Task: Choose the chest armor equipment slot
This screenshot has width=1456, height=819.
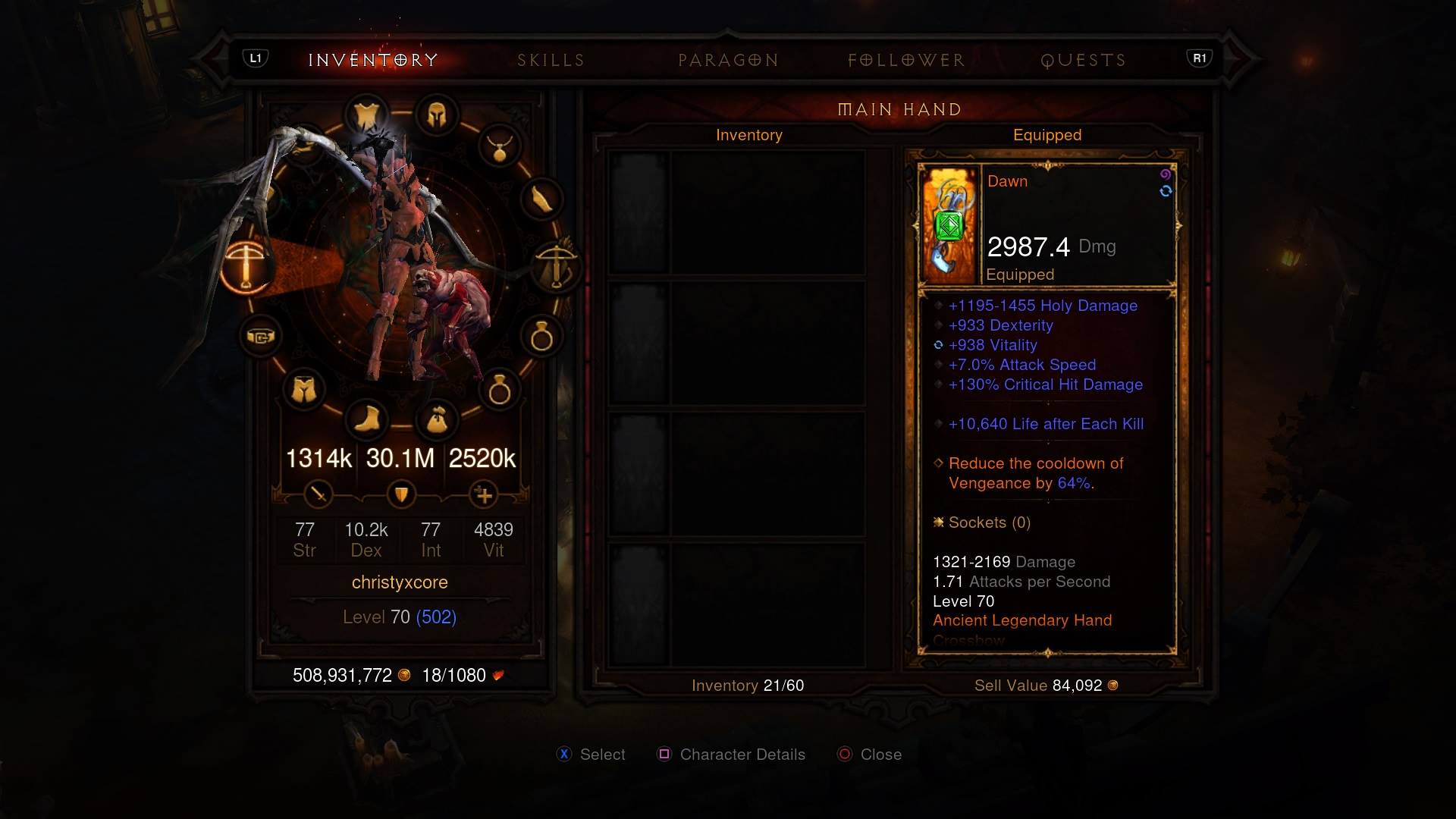Action: (x=367, y=116)
